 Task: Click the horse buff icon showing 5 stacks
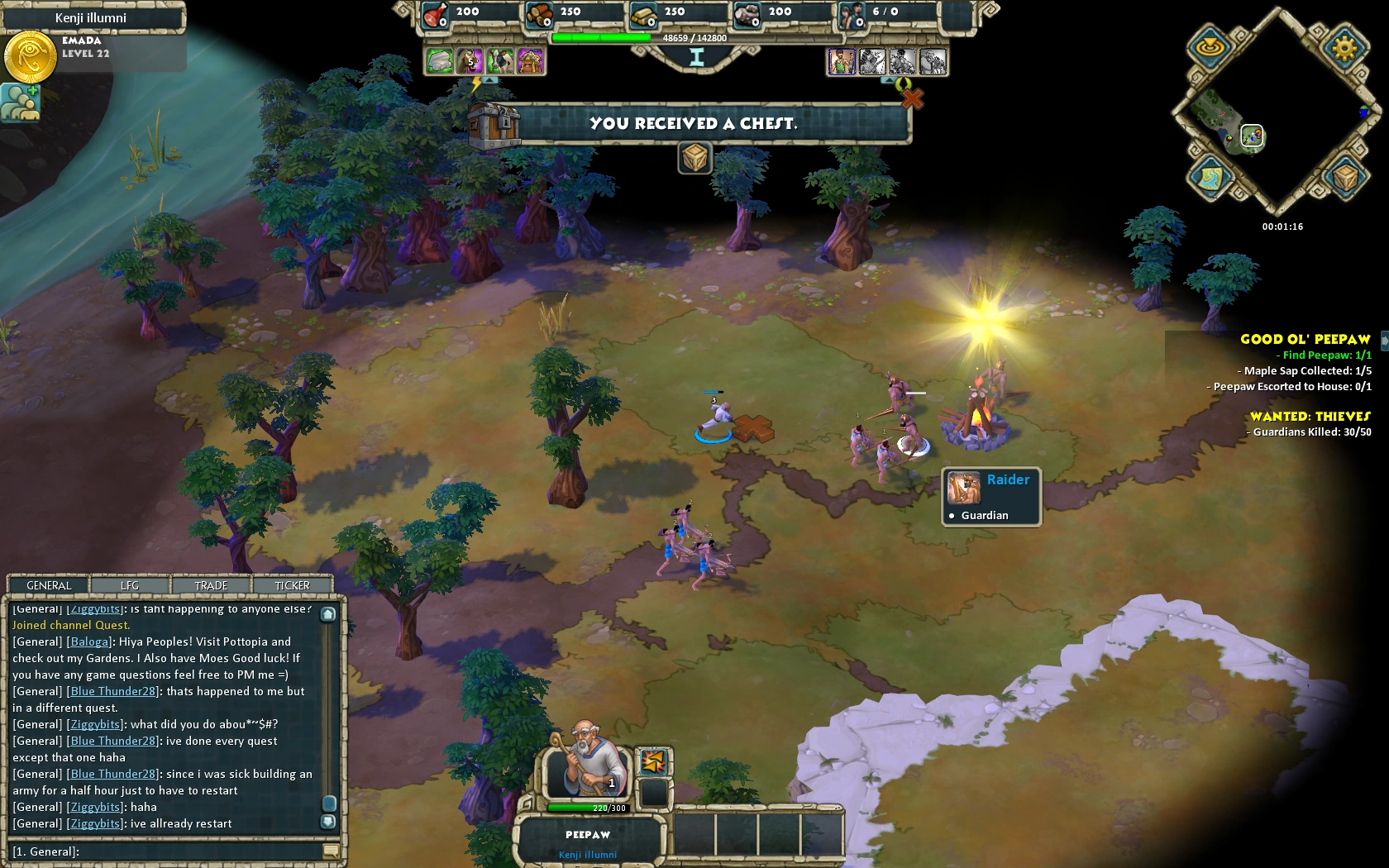click(x=470, y=61)
